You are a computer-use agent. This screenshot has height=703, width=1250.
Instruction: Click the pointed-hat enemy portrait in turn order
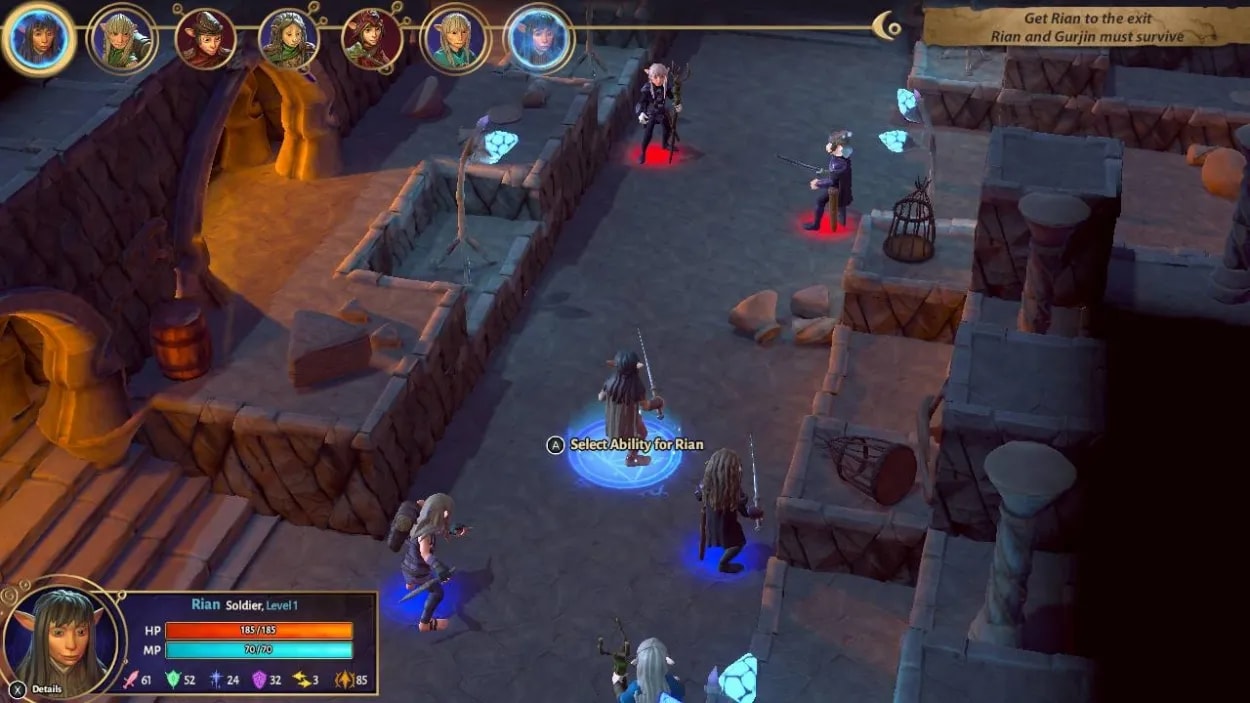205,39
